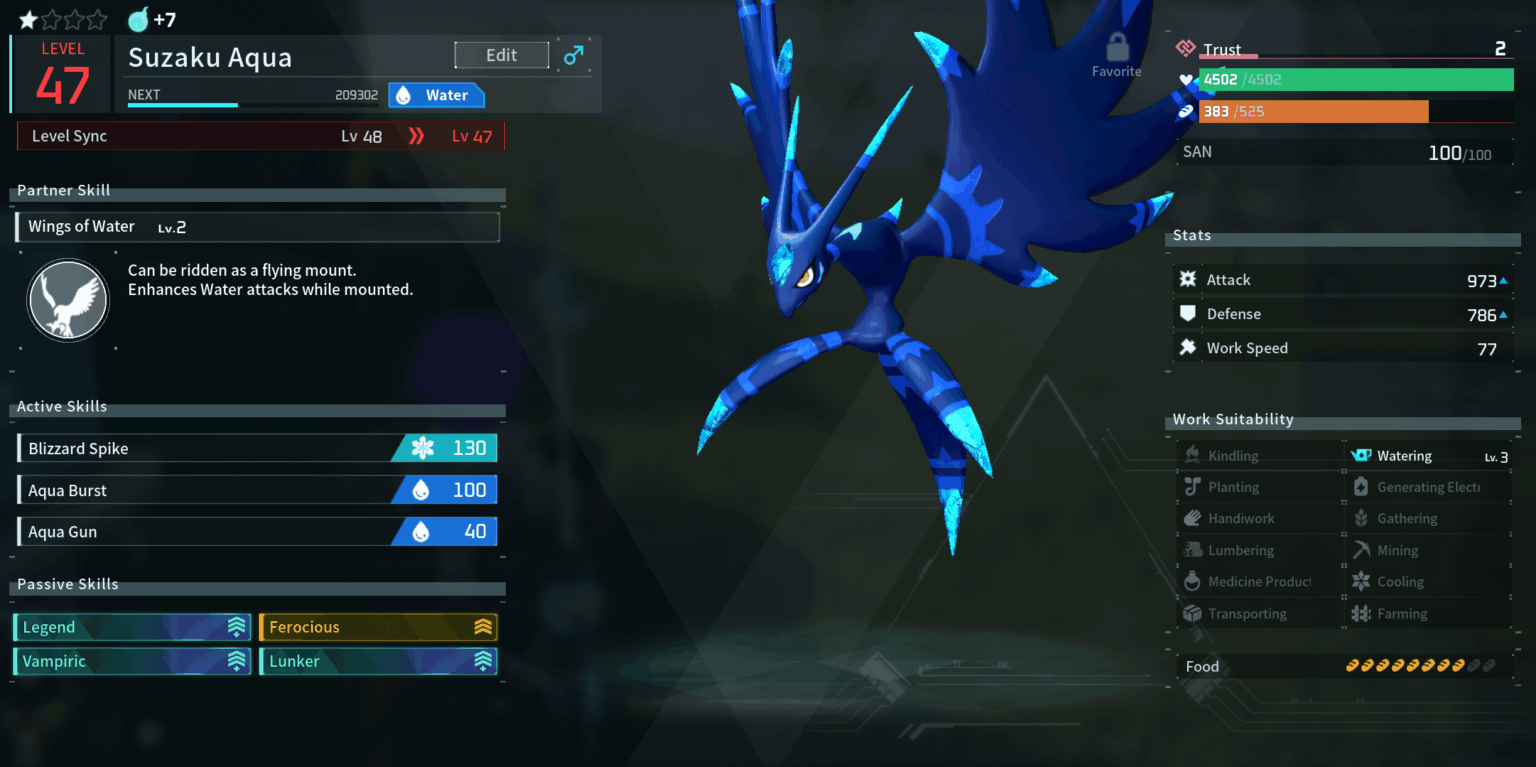Viewport: 1536px width, 767px height.
Task: Click the flying mount partner skill icon
Action: [x=68, y=300]
